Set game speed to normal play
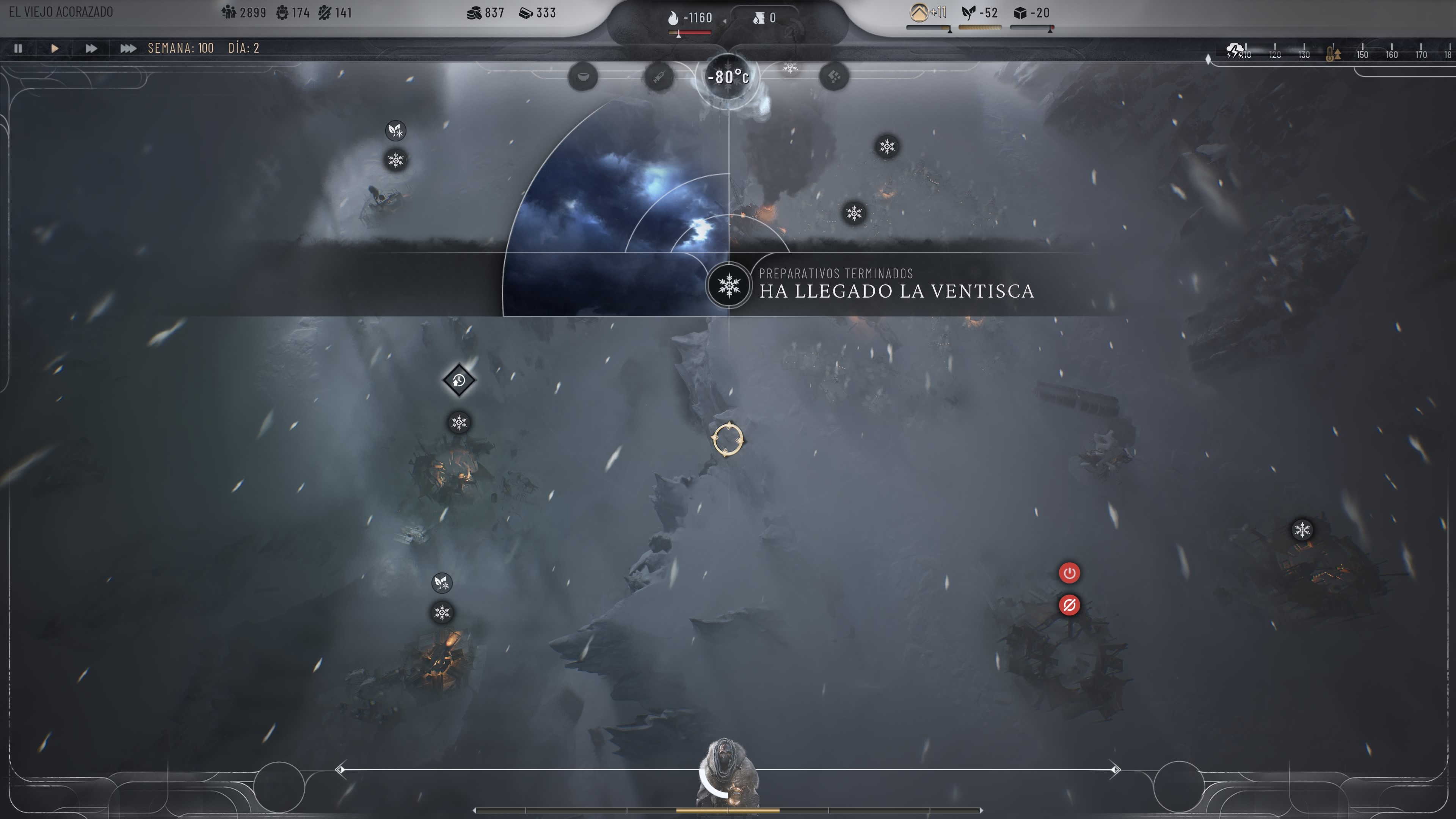 (54, 49)
